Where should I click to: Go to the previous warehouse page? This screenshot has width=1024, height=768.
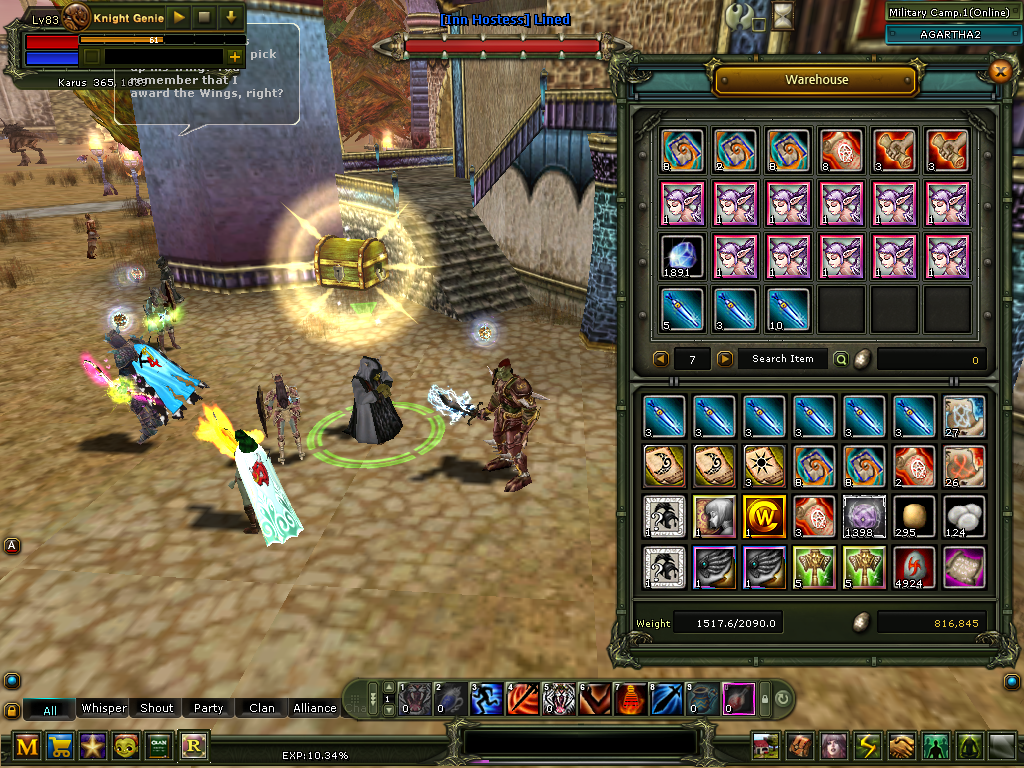[x=661, y=359]
